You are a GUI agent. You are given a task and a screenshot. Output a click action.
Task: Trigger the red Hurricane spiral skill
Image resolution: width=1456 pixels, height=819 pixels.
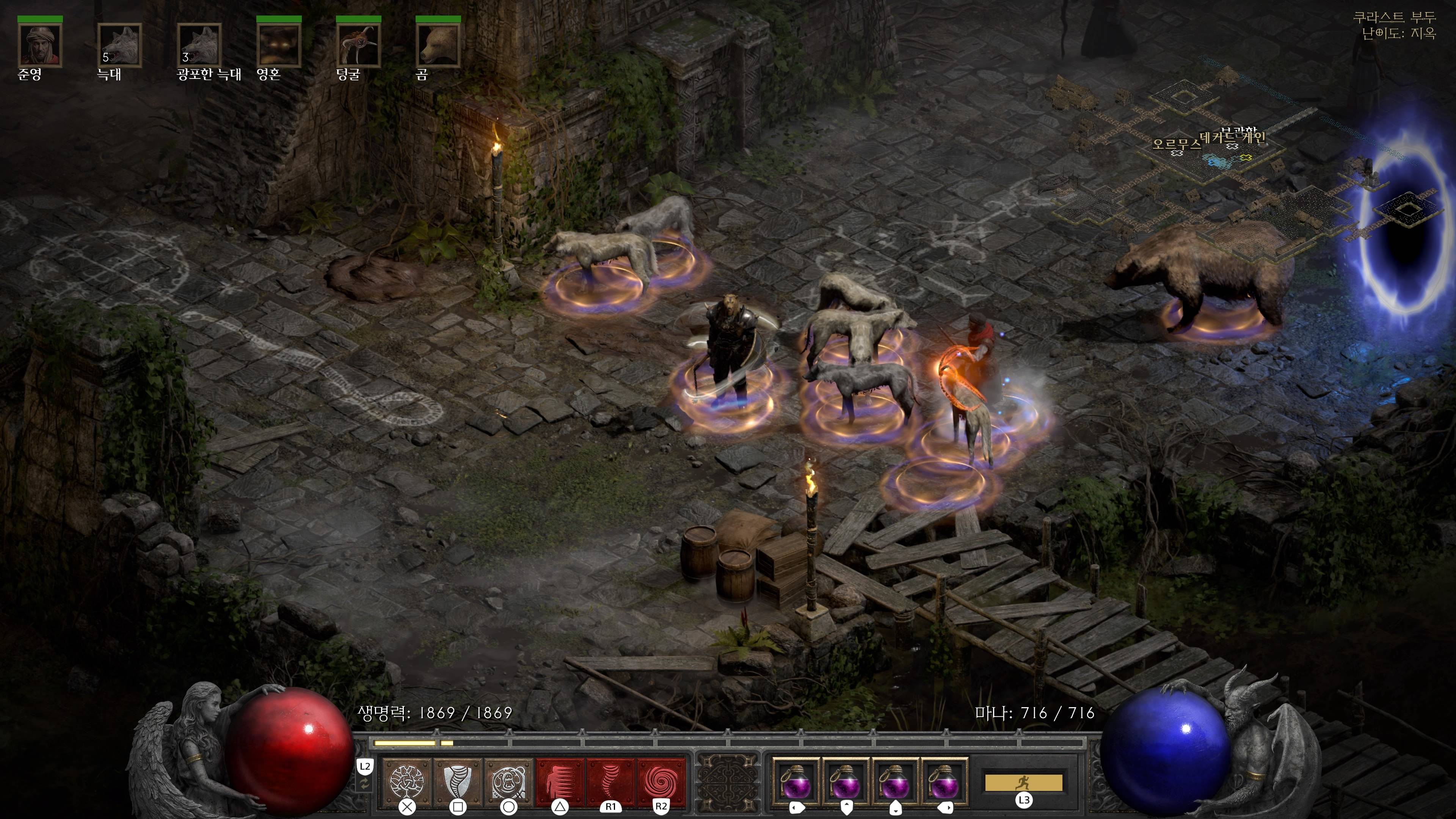point(661,782)
